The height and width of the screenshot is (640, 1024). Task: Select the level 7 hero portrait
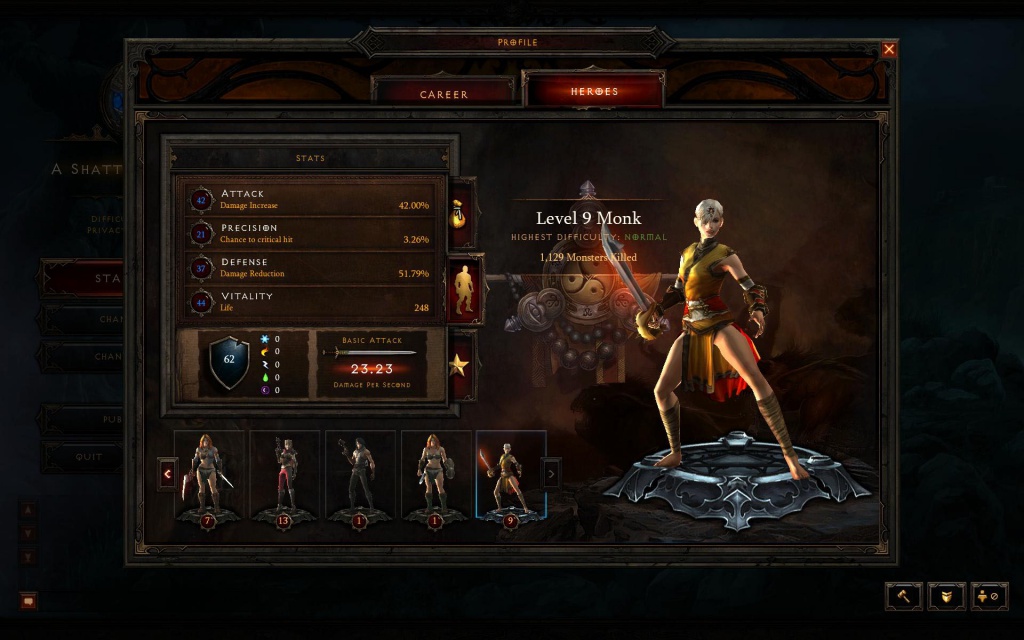coord(209,476)
